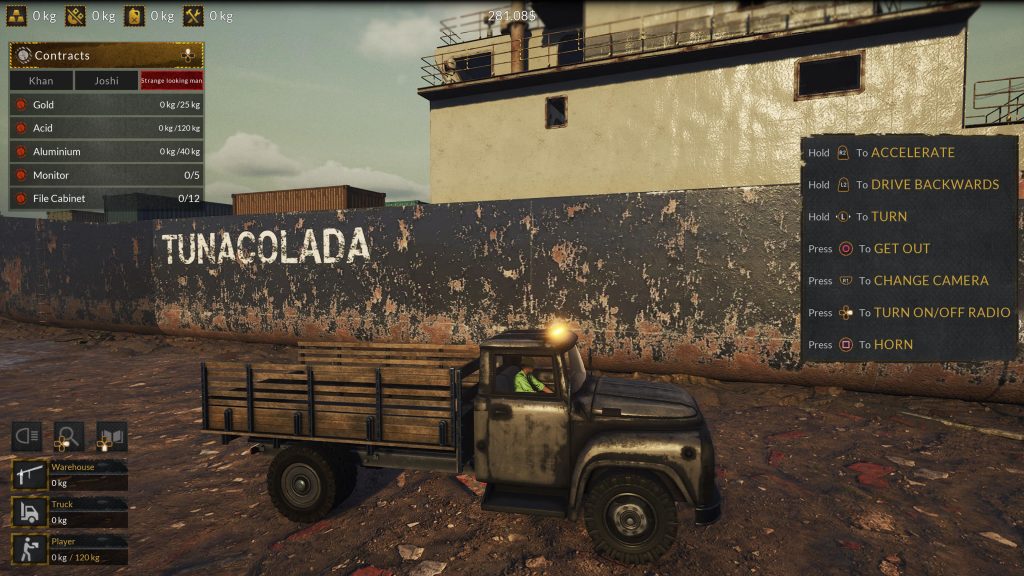Viewport: 1024px width, 576px height.
Task: Open the map book icon
Action: pos(111,437)
